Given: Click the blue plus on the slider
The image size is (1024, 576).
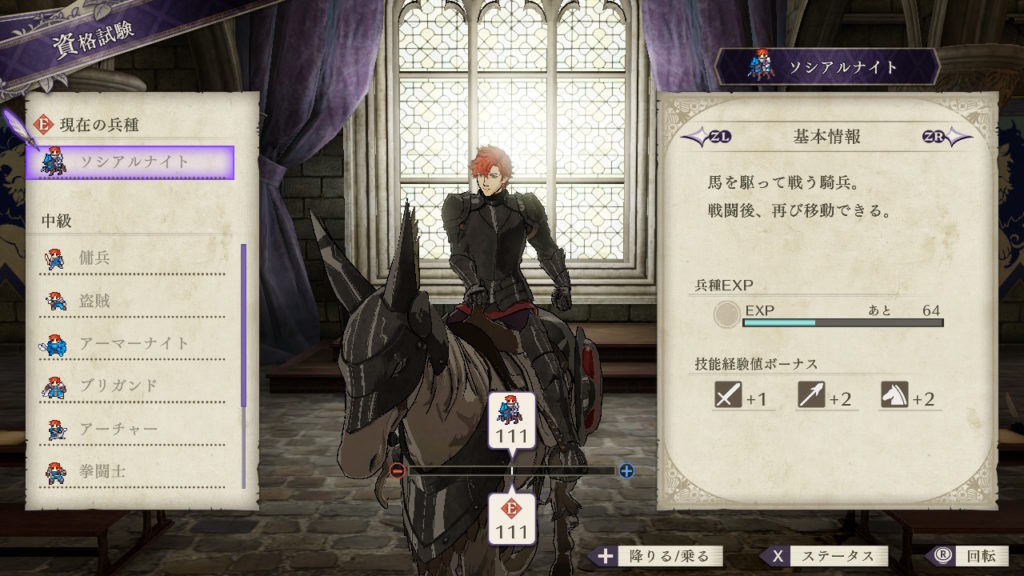Looking at the screenshot, I should point(626,470).
